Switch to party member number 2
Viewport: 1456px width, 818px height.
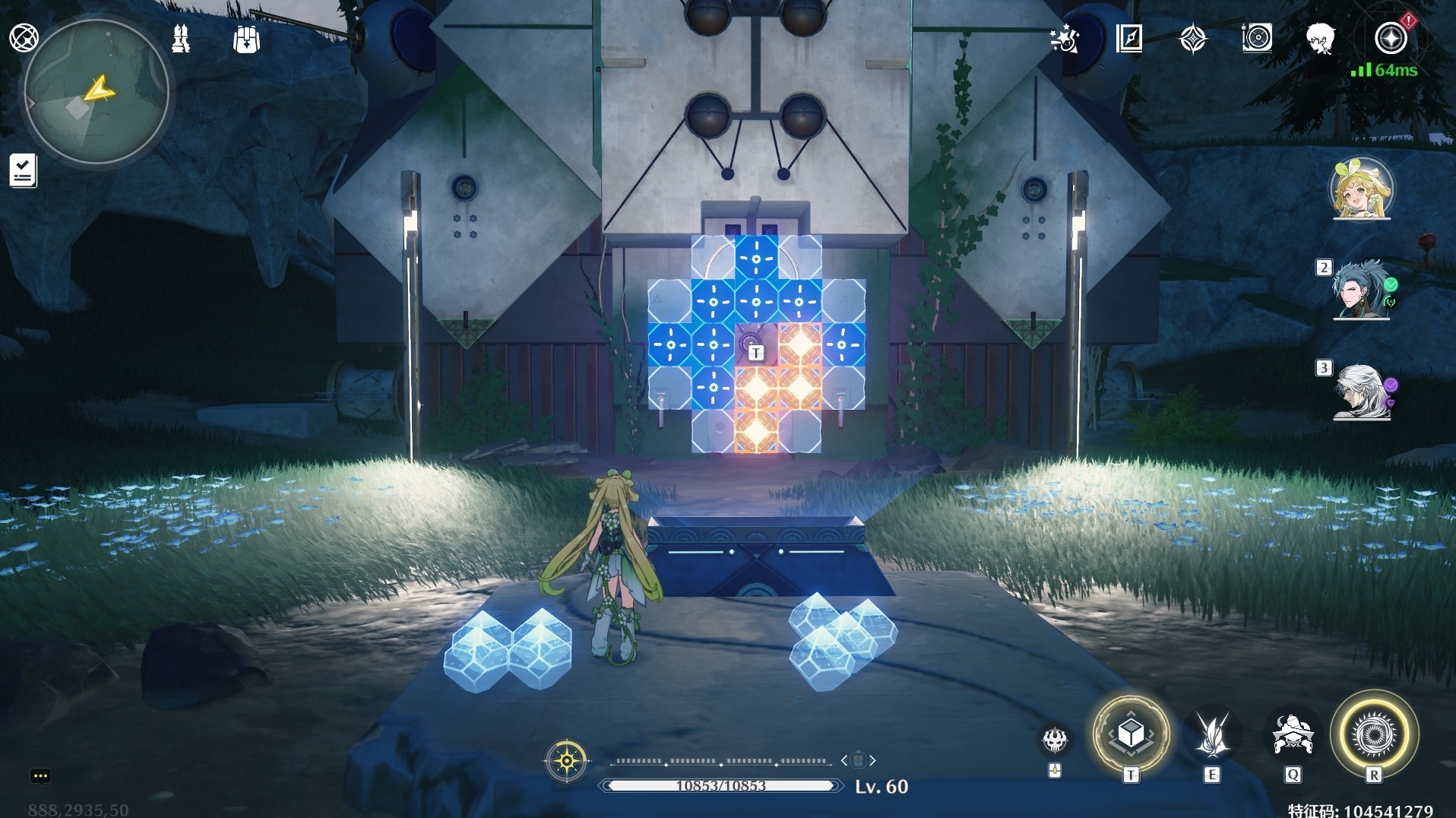coord(1360,289)
